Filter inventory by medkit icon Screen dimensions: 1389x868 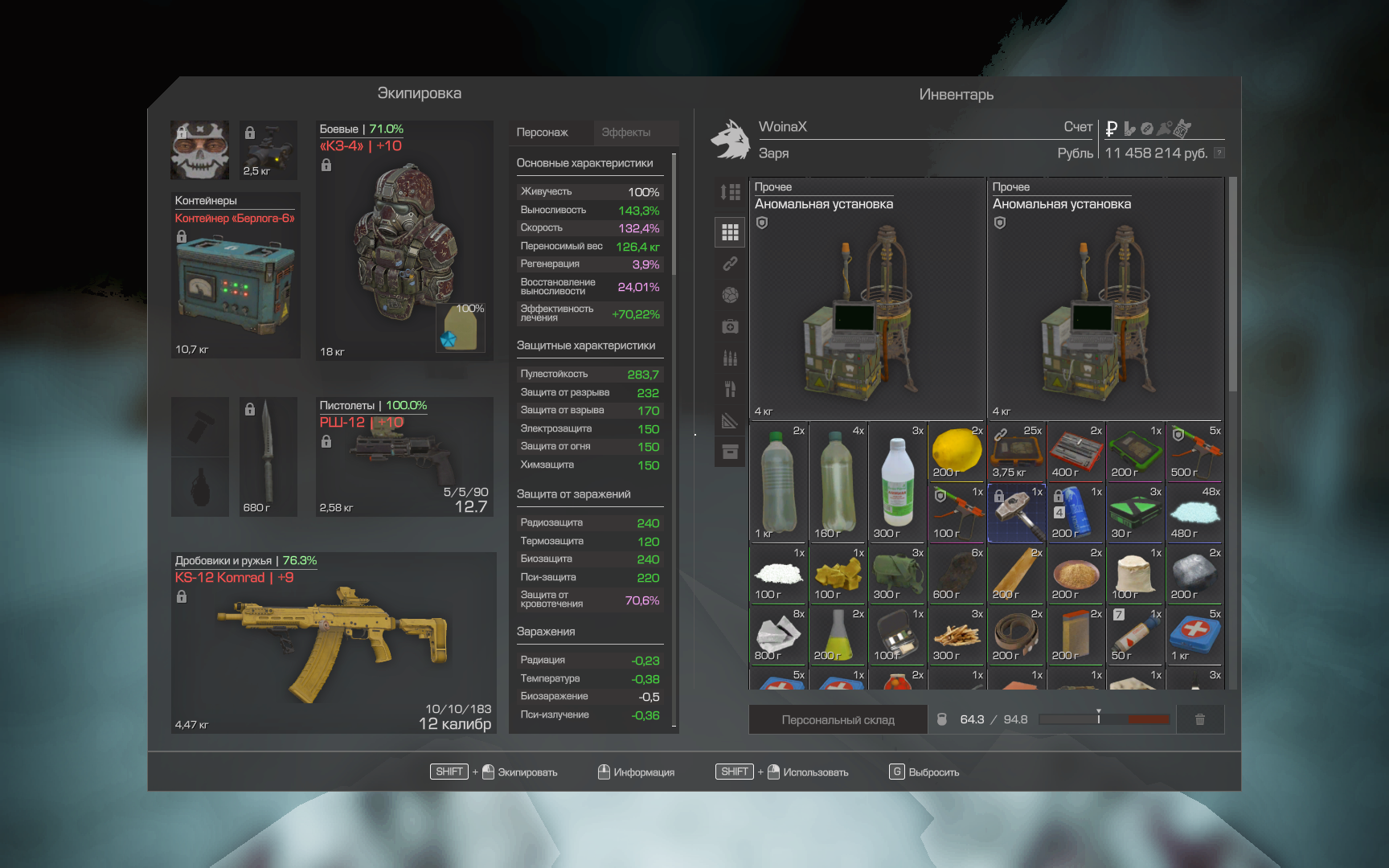(x=730, y=326)
